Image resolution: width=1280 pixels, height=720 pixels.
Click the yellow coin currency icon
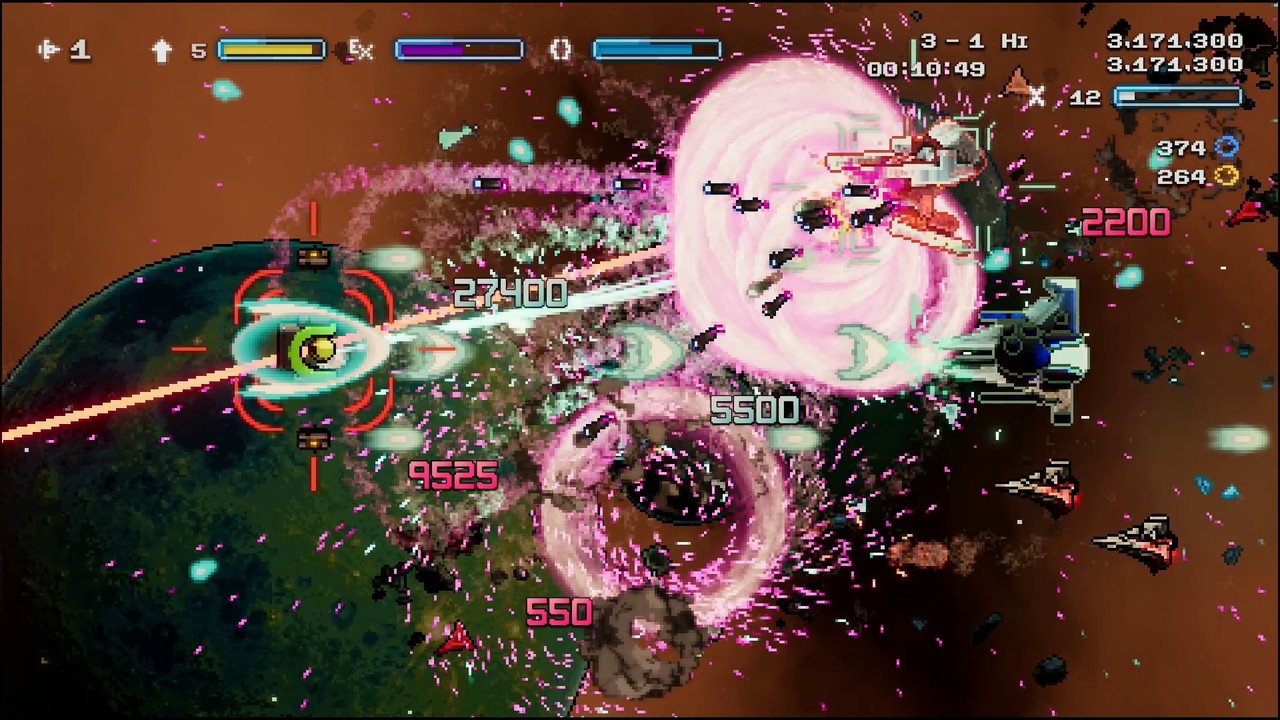[1228, 177]
